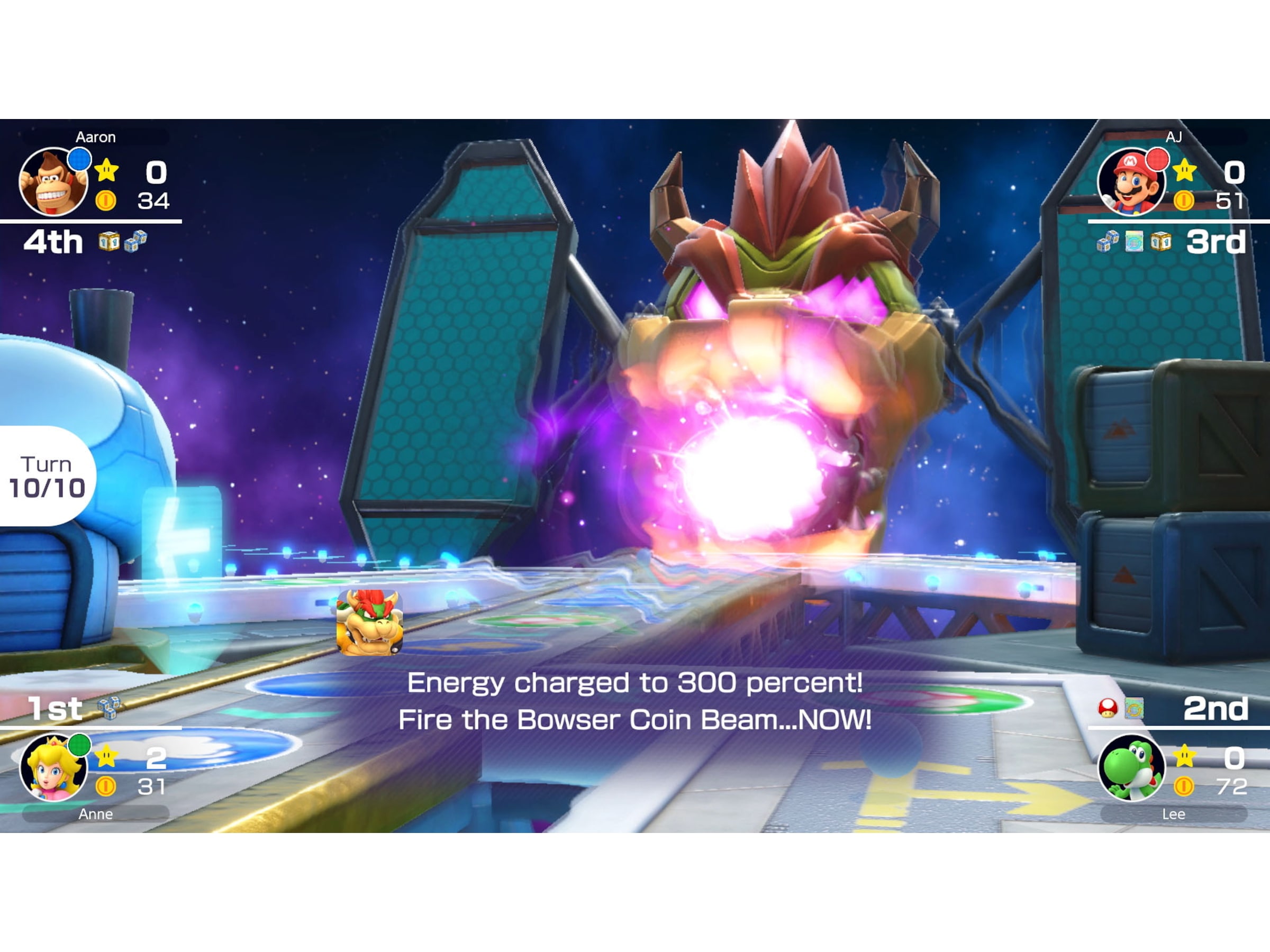Select Lee's Mushroom item icon
The image size is (1270, 952).
point(1108,709)
